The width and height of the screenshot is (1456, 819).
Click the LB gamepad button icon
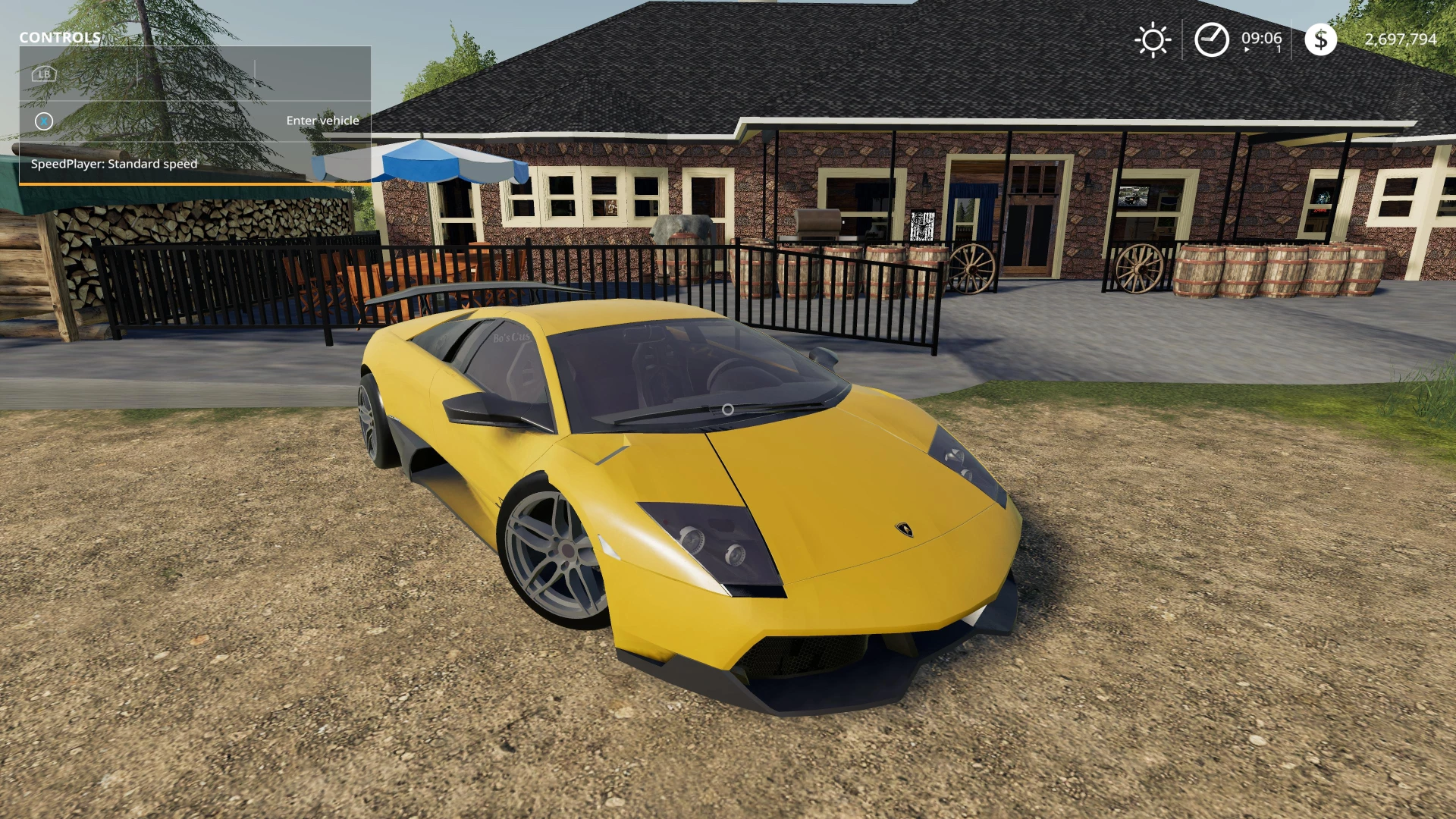[43, 74]
